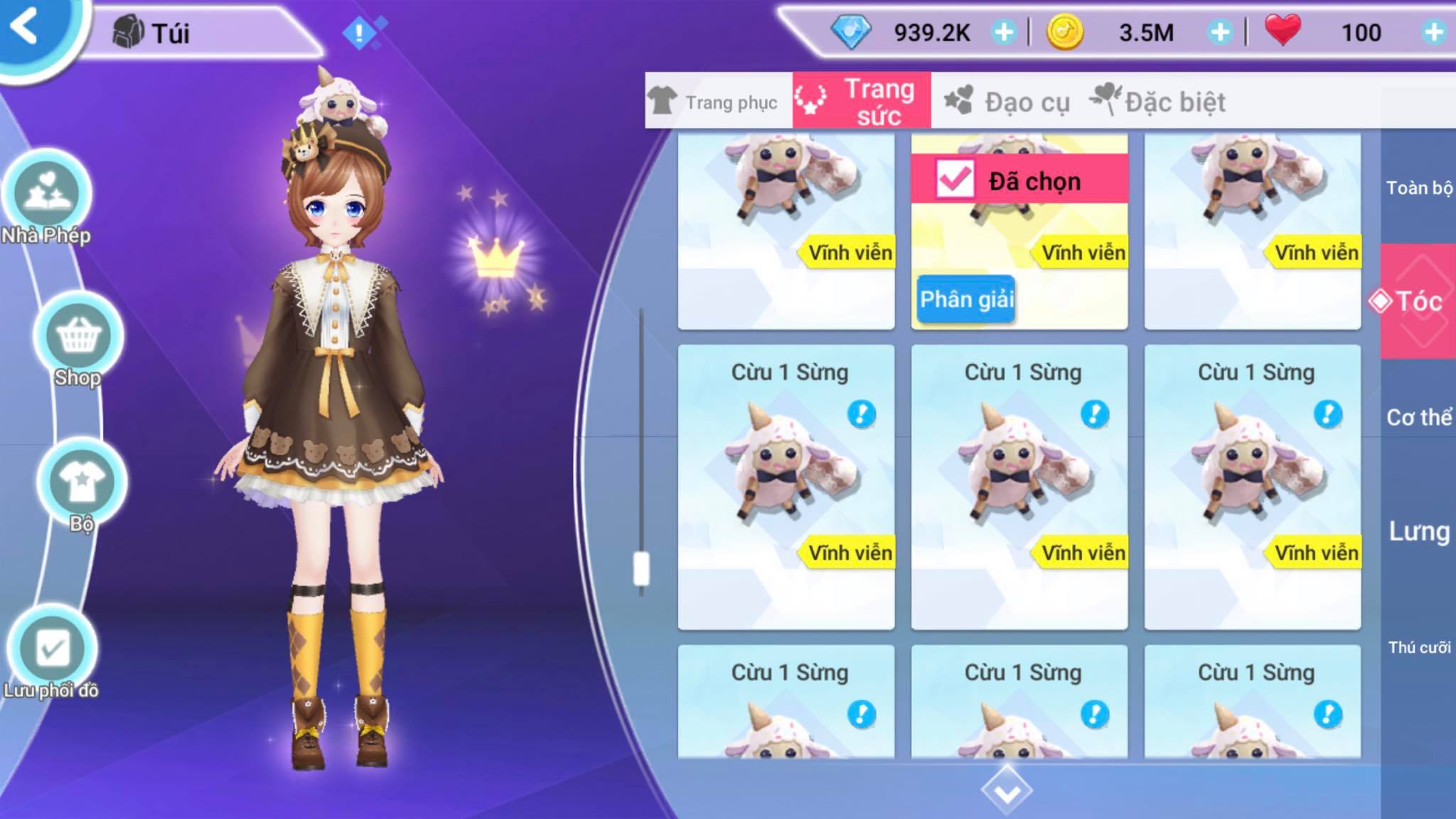Select the Tóc category
Image resolution: width=1456 pixels, height=819 pixels.
(x=1418, y=301)
